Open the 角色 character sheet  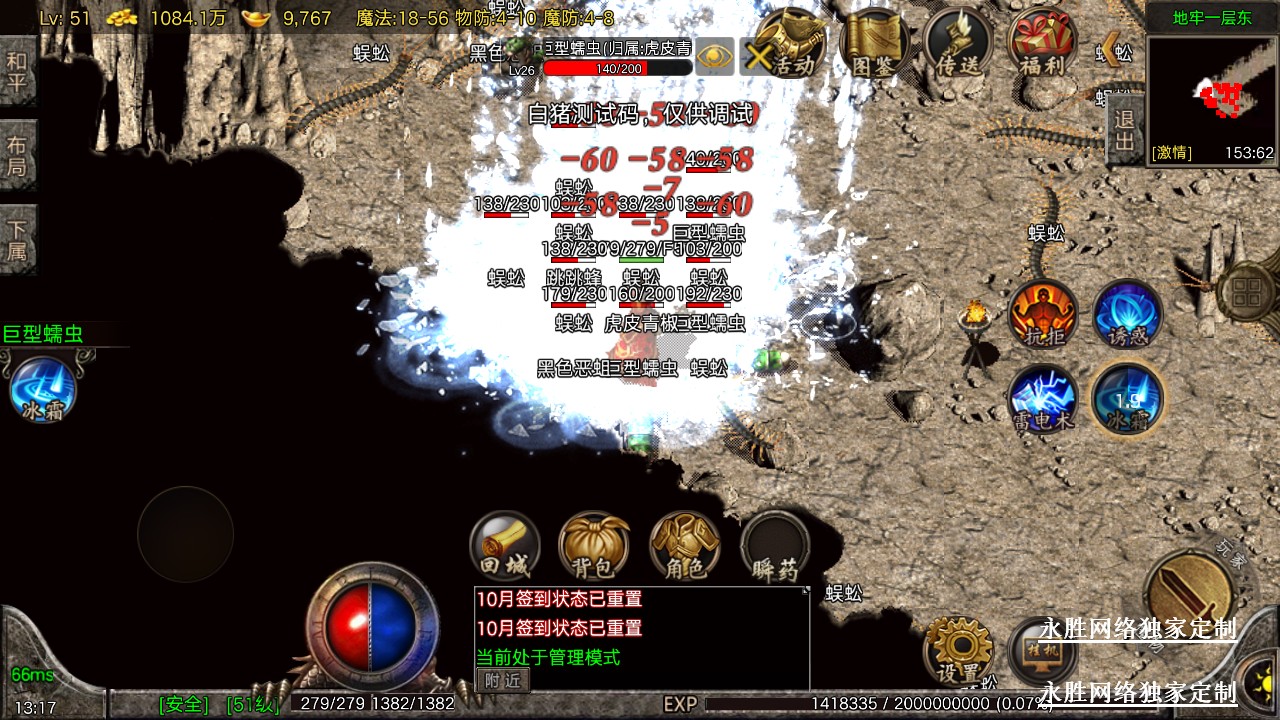684,546
